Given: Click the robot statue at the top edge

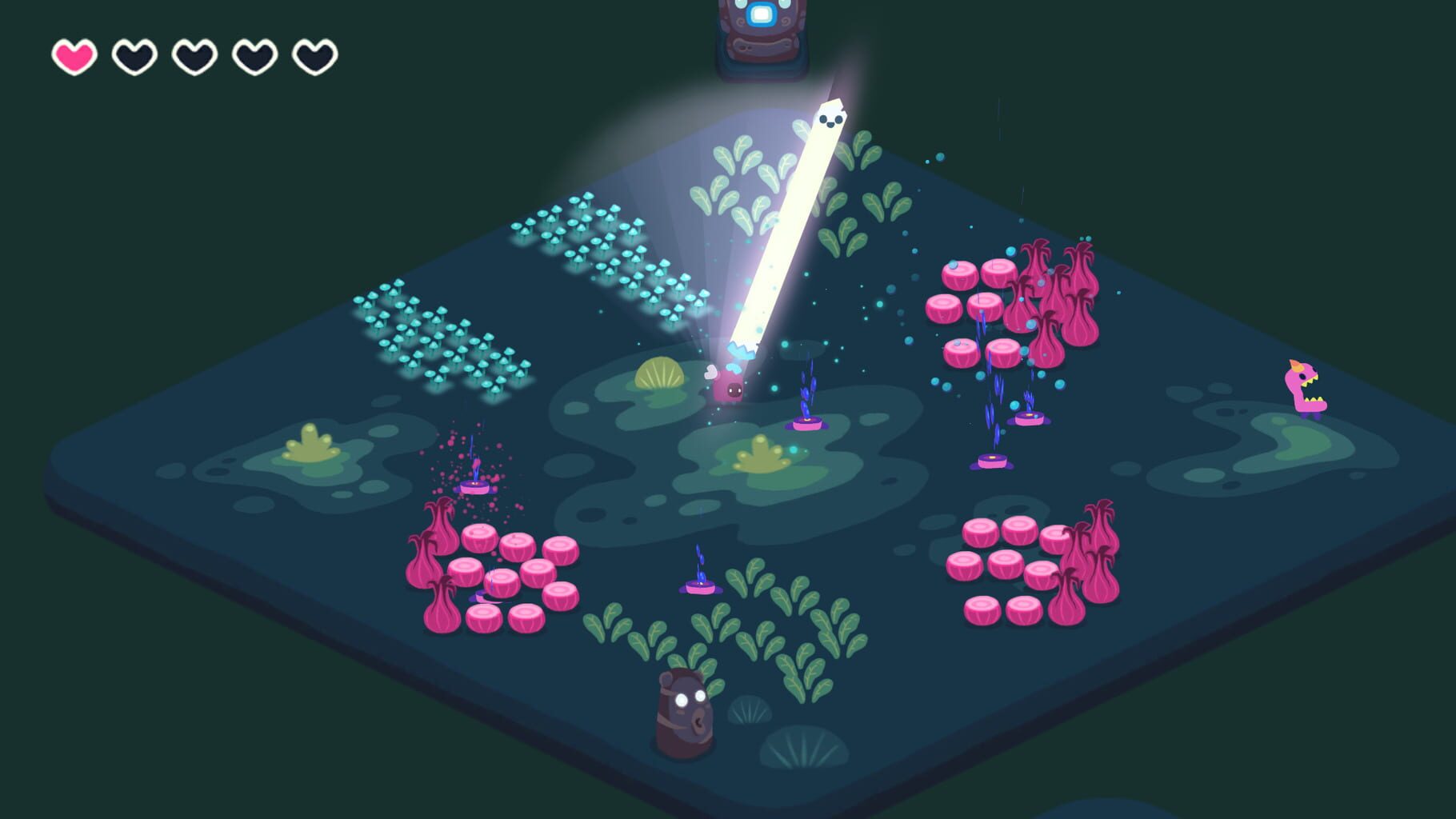Looking at the screenshot, I should (758, 32).
